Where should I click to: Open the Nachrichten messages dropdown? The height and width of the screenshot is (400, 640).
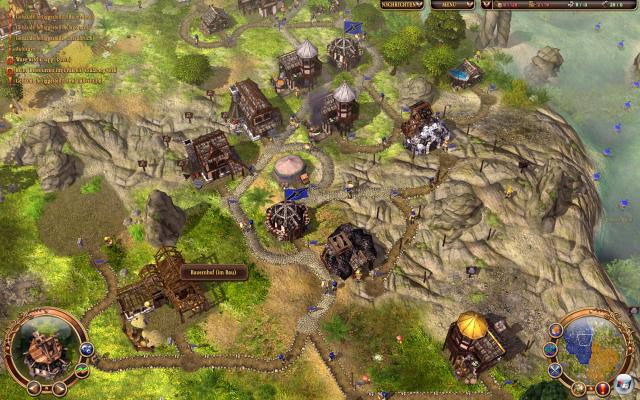click(x=398, y=5)
